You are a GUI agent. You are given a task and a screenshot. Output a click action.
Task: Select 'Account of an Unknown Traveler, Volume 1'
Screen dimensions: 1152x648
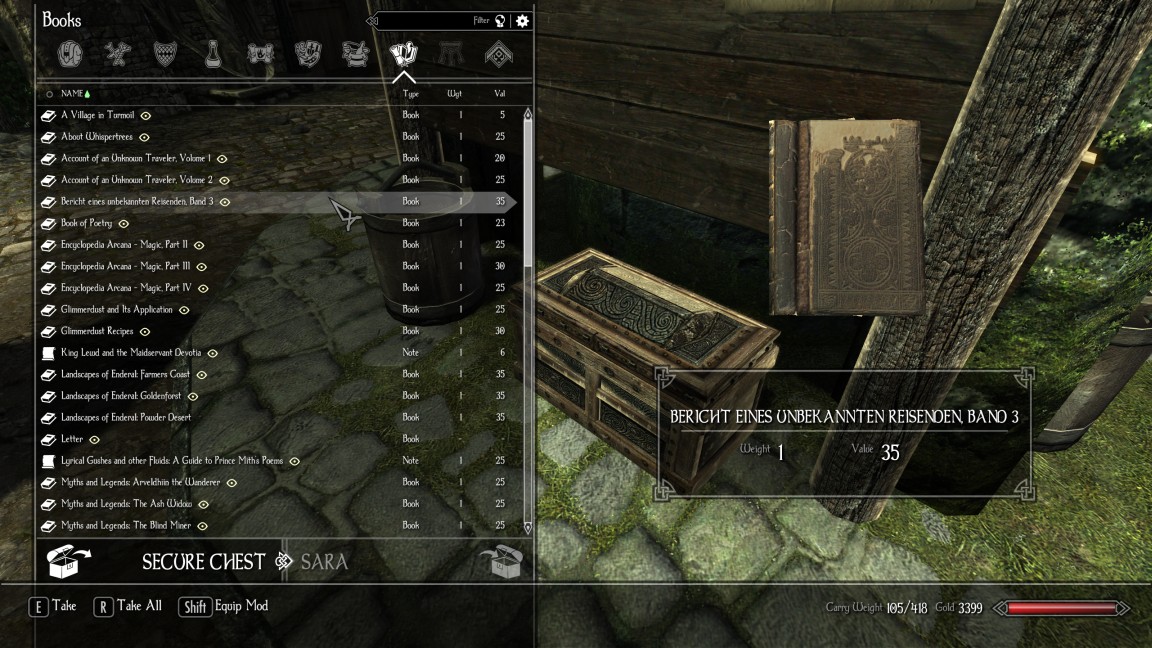click(136, 158)
